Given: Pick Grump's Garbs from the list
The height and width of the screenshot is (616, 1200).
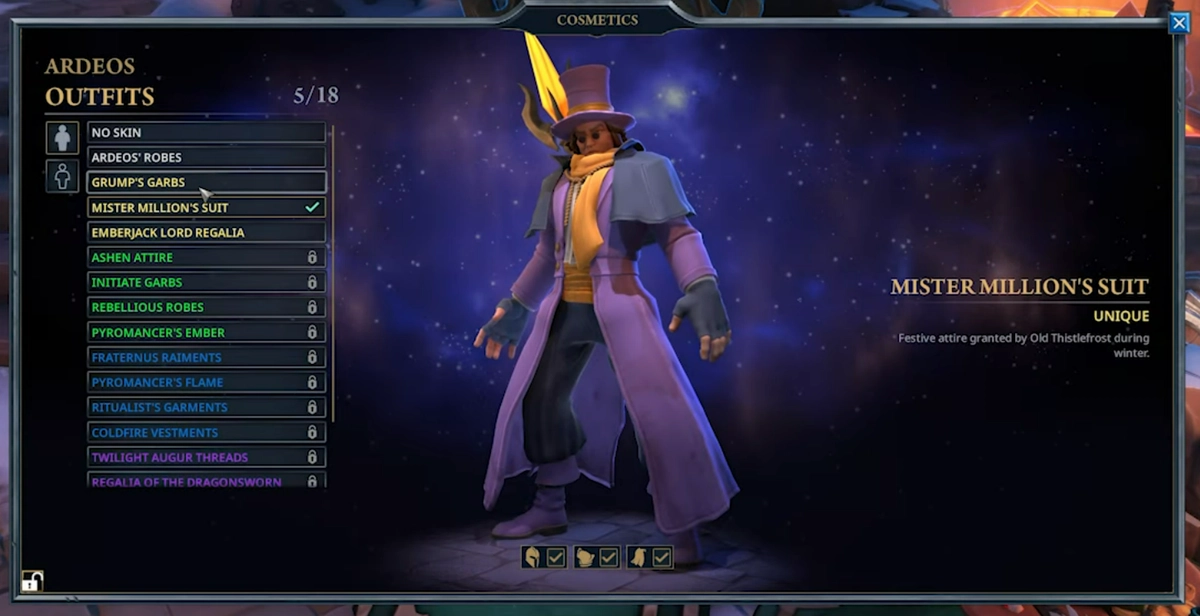Looking at the screenshot, I should (206, 182).
